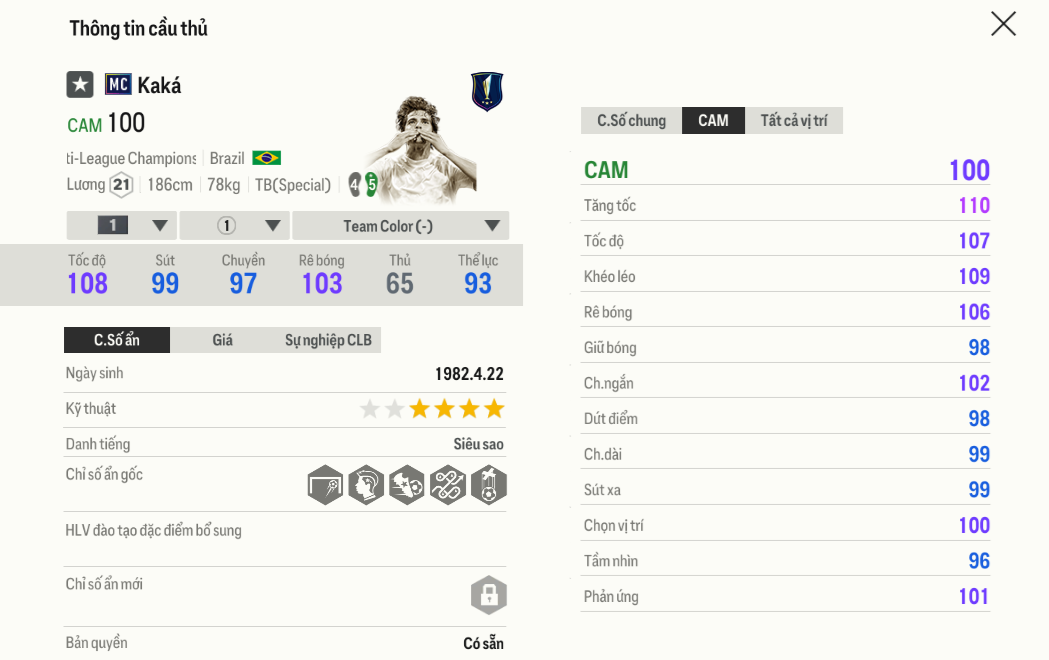Open the upgrade level 1 dropdown
This screenshot has height=660, width=1049.
(122, 226)
